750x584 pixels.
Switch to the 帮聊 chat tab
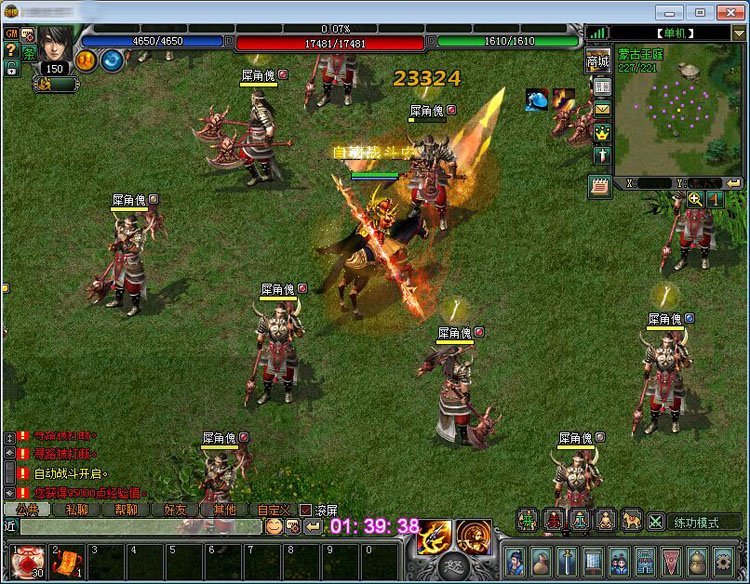(x=126, y=509)
